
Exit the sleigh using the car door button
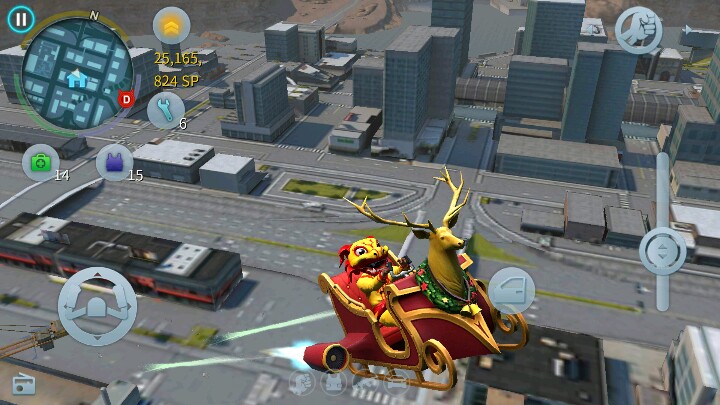click(511, 290)
